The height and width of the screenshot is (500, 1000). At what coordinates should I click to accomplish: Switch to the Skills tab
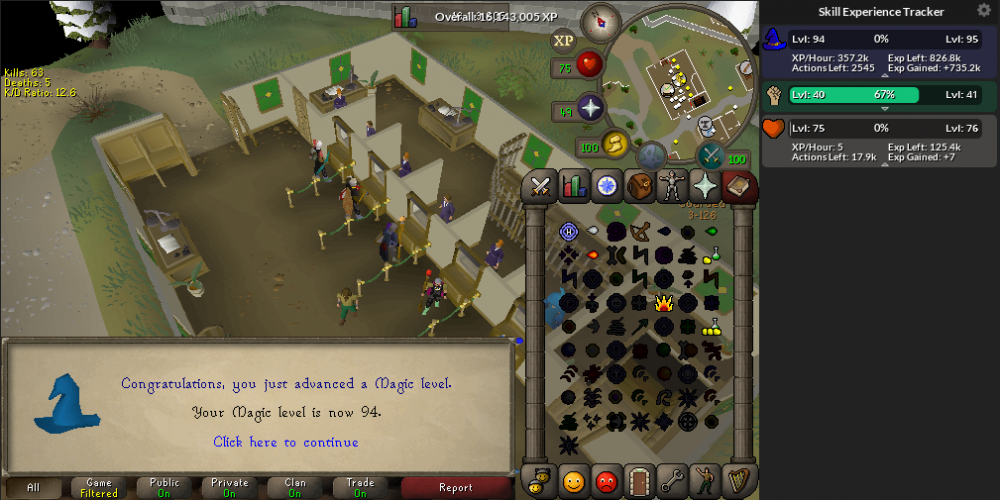pyautogui.click(x=573, y=186)
